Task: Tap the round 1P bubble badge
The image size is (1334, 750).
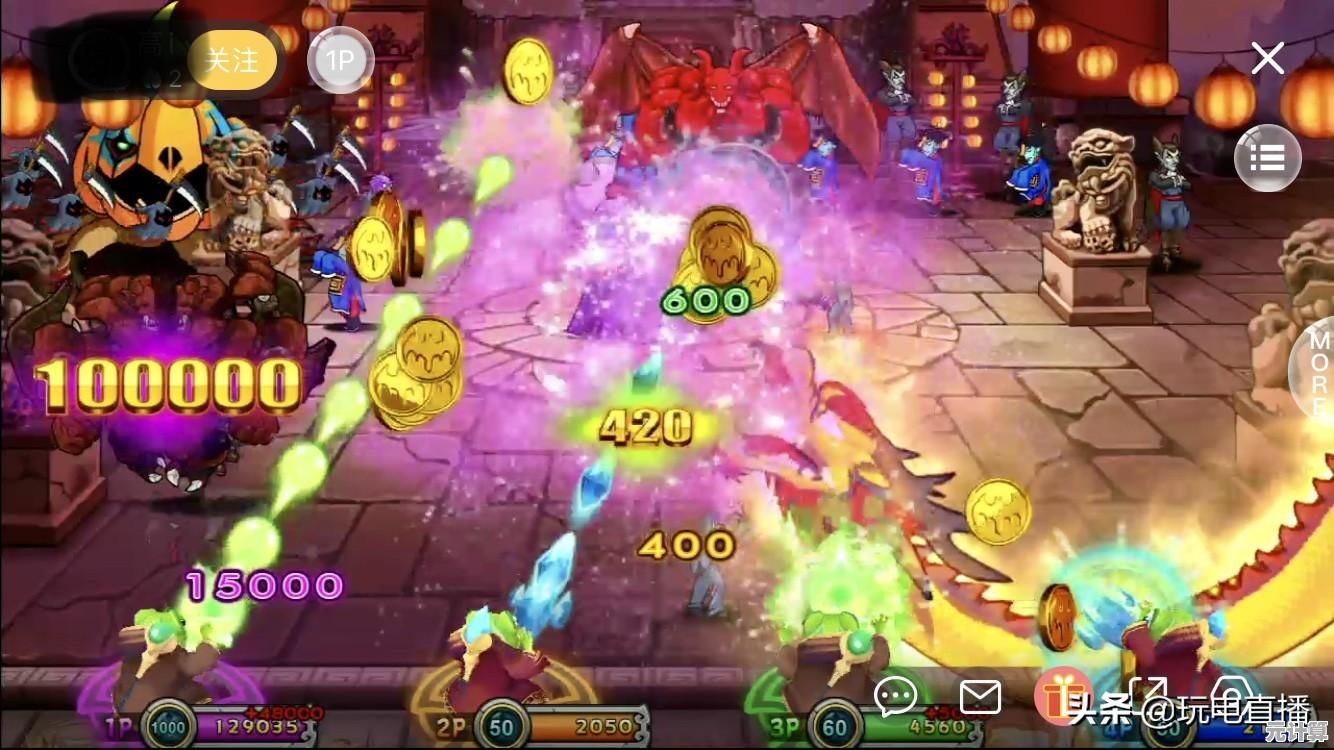Action: (340, 60)
